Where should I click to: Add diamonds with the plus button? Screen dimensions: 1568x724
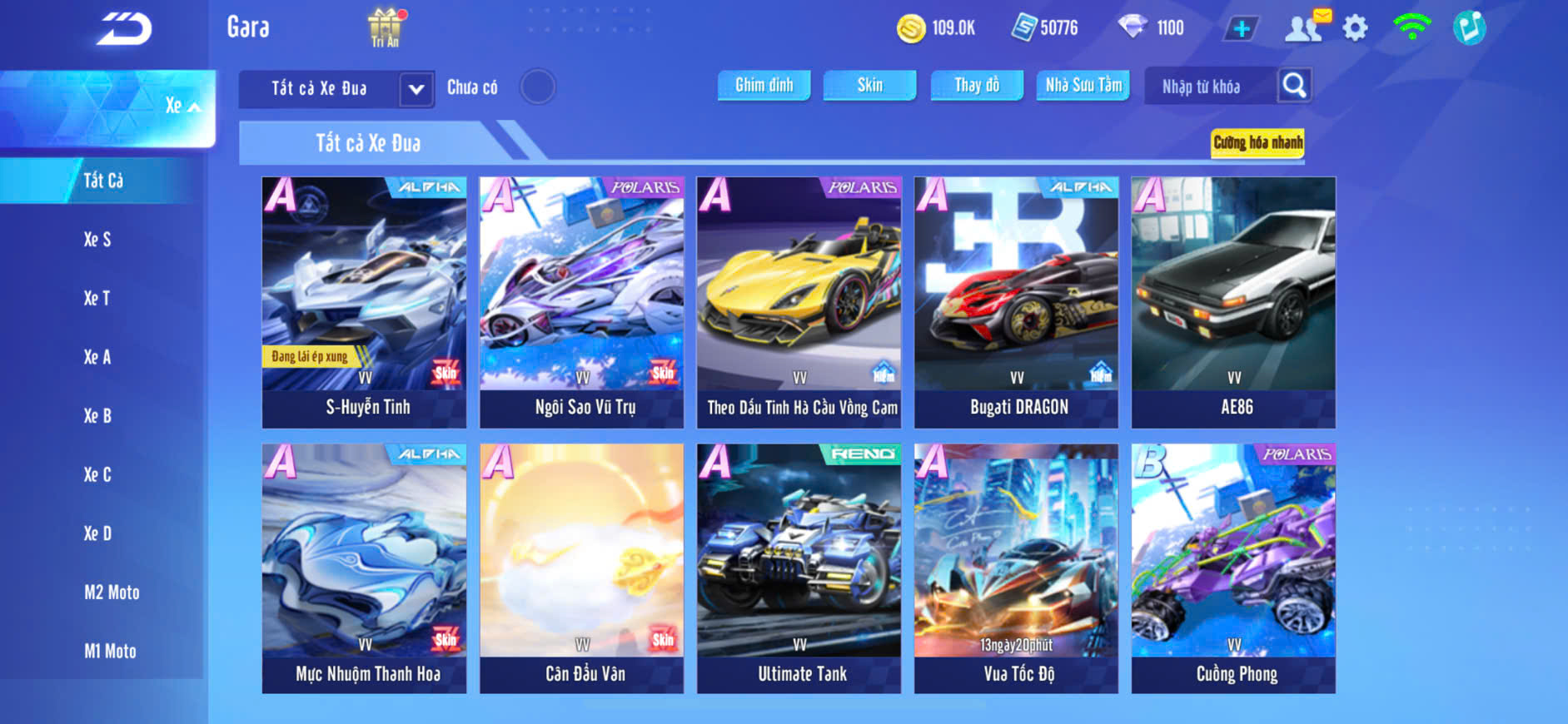[1241, 29]
